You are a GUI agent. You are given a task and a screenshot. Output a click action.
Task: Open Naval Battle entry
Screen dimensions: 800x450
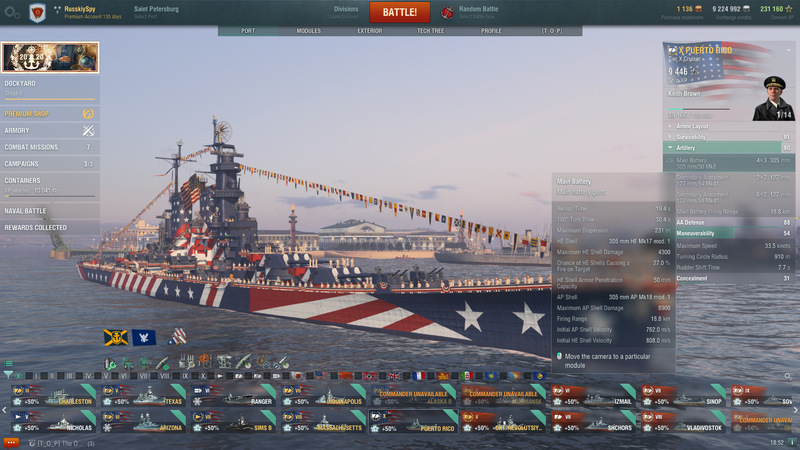coord(48,211)
